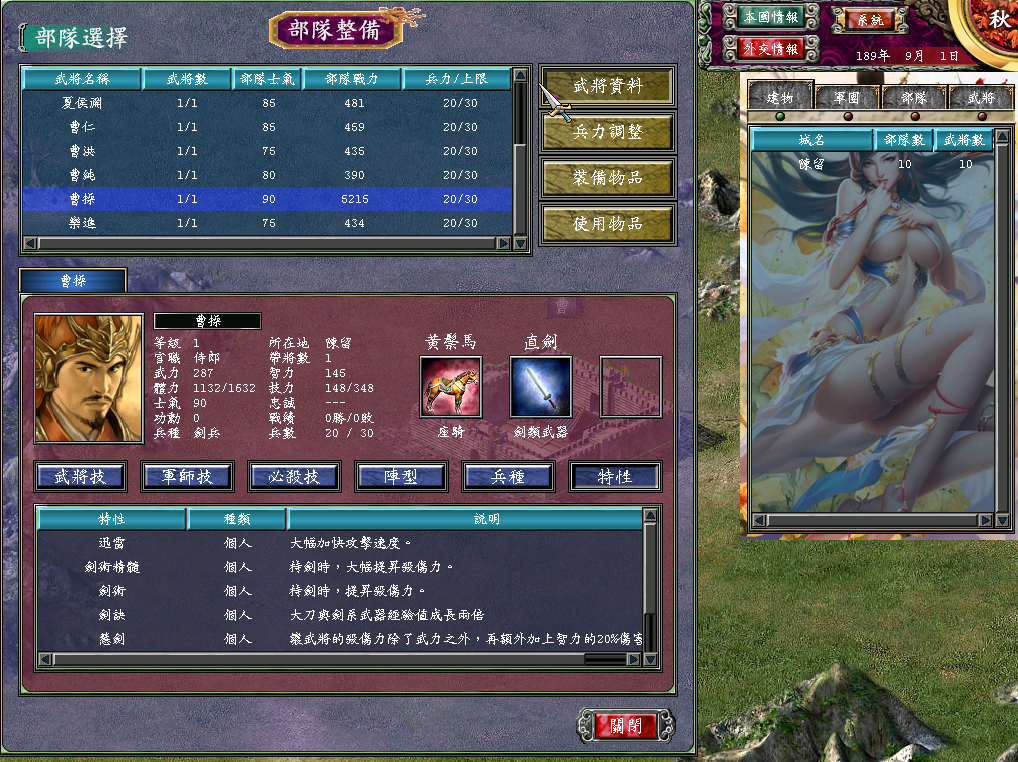Close the panel with the 關閉 button
The image size is (1018, 762).
(x=626, y=725)
